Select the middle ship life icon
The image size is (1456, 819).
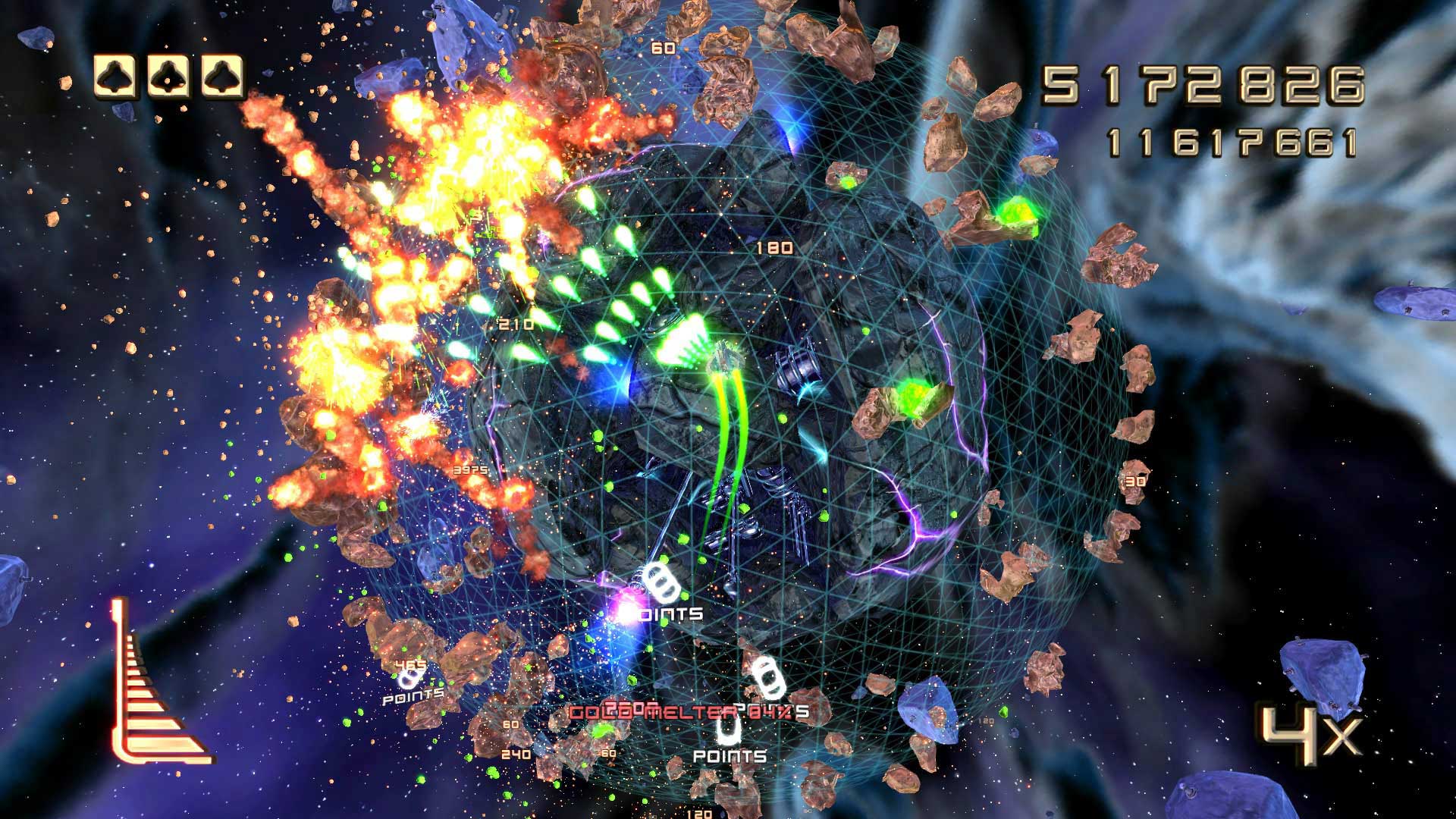pyautogui.click(x=167, y=78)
